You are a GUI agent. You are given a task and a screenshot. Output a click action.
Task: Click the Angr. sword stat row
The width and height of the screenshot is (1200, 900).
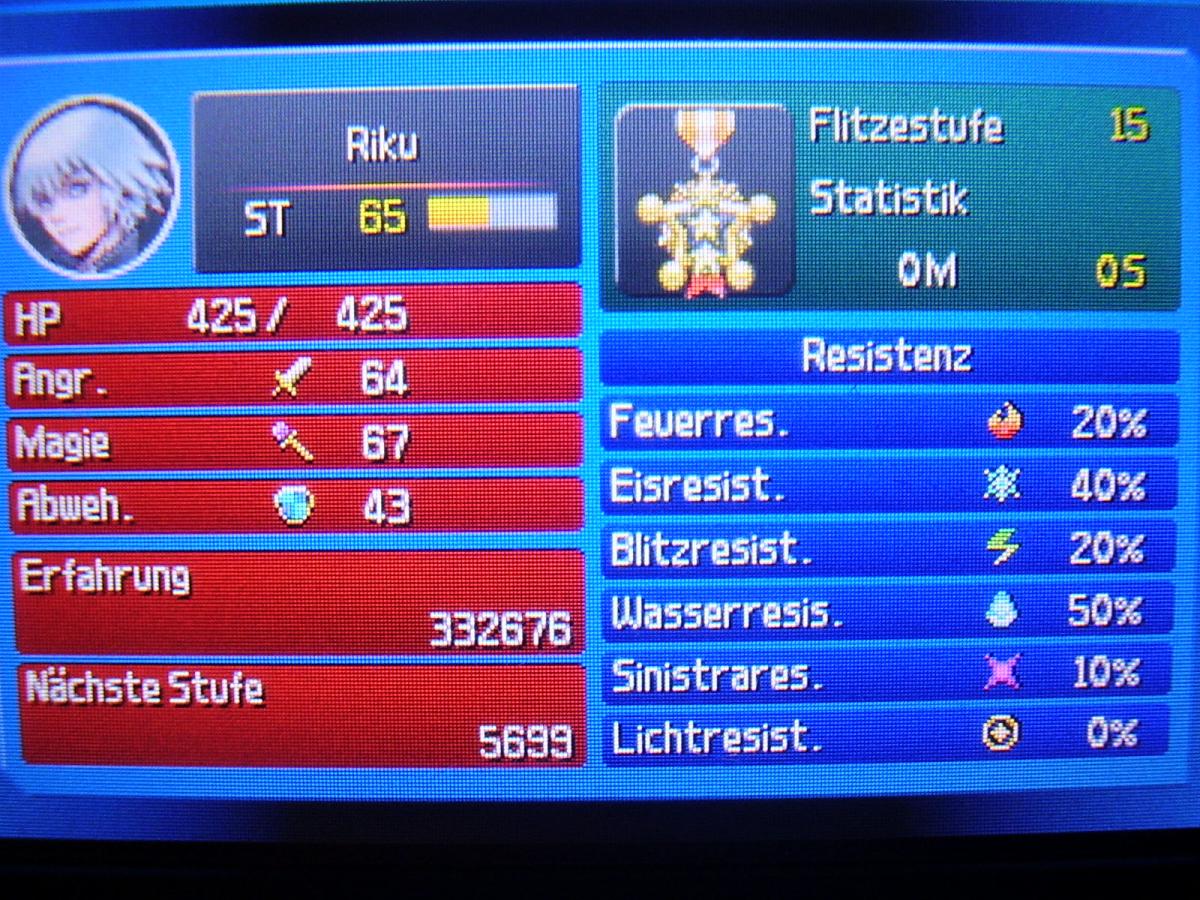point(295,379)
